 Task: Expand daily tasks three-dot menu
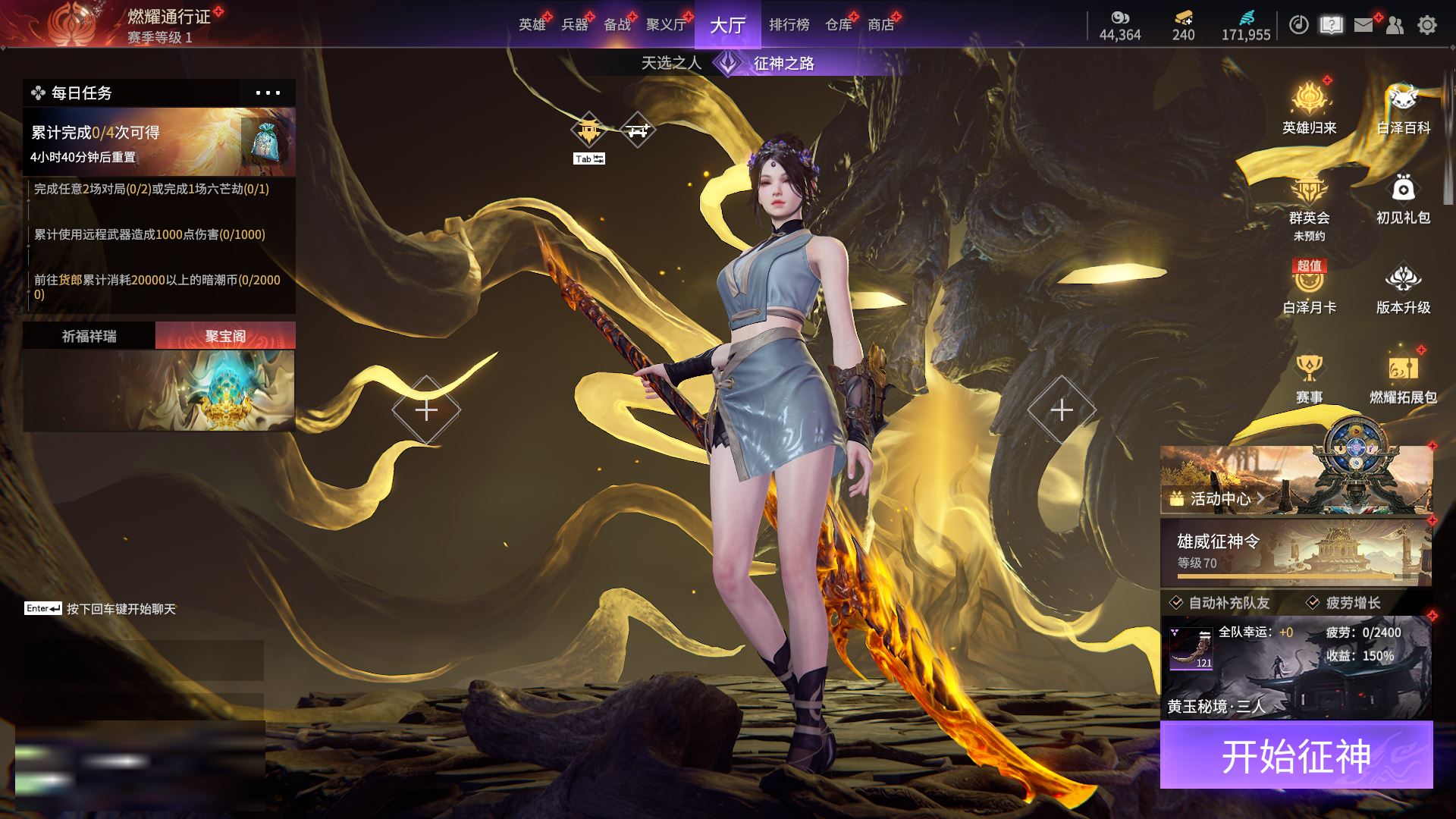click(268, 93)
